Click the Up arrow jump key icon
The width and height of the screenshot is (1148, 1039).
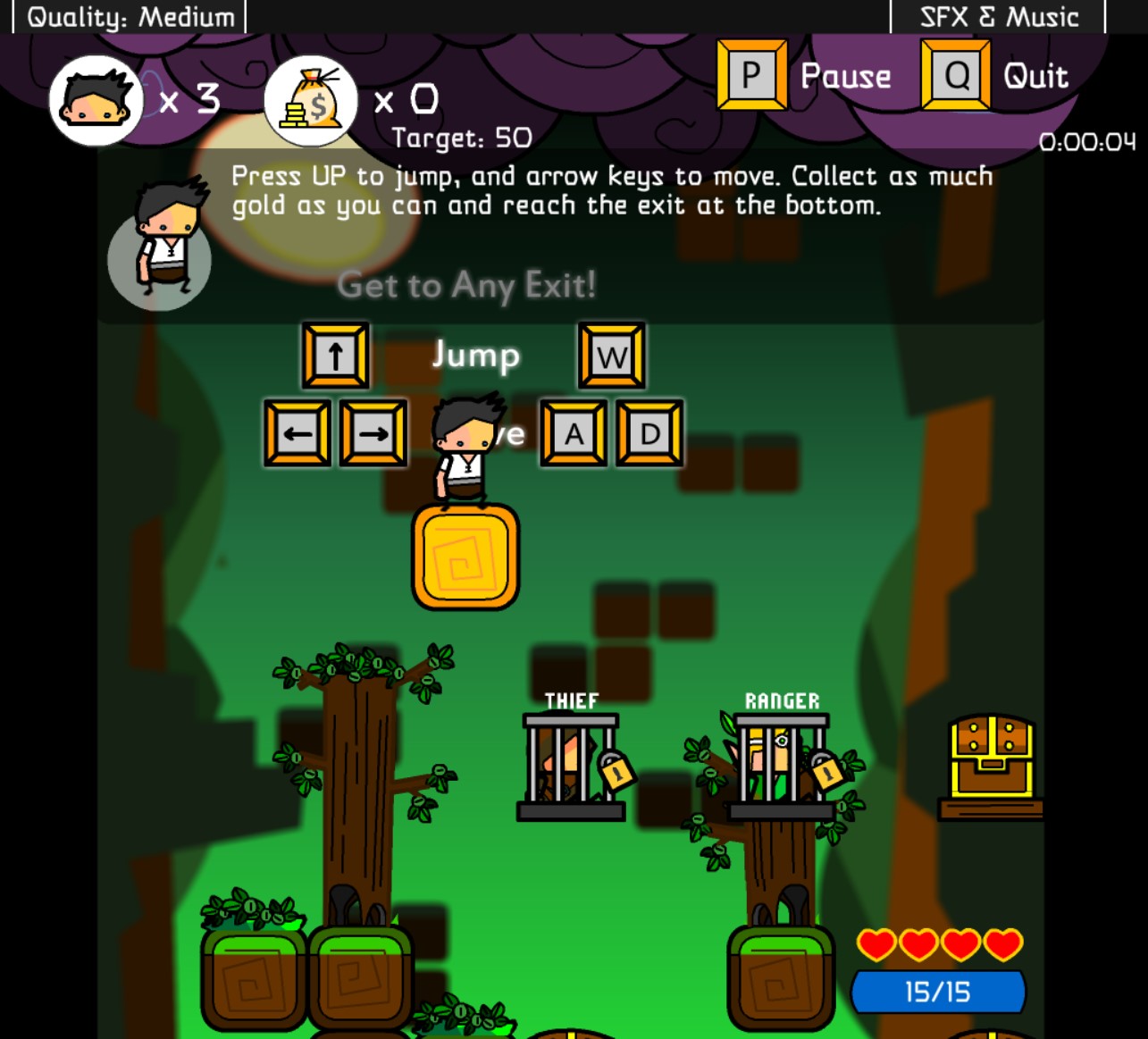pos(336,355)
